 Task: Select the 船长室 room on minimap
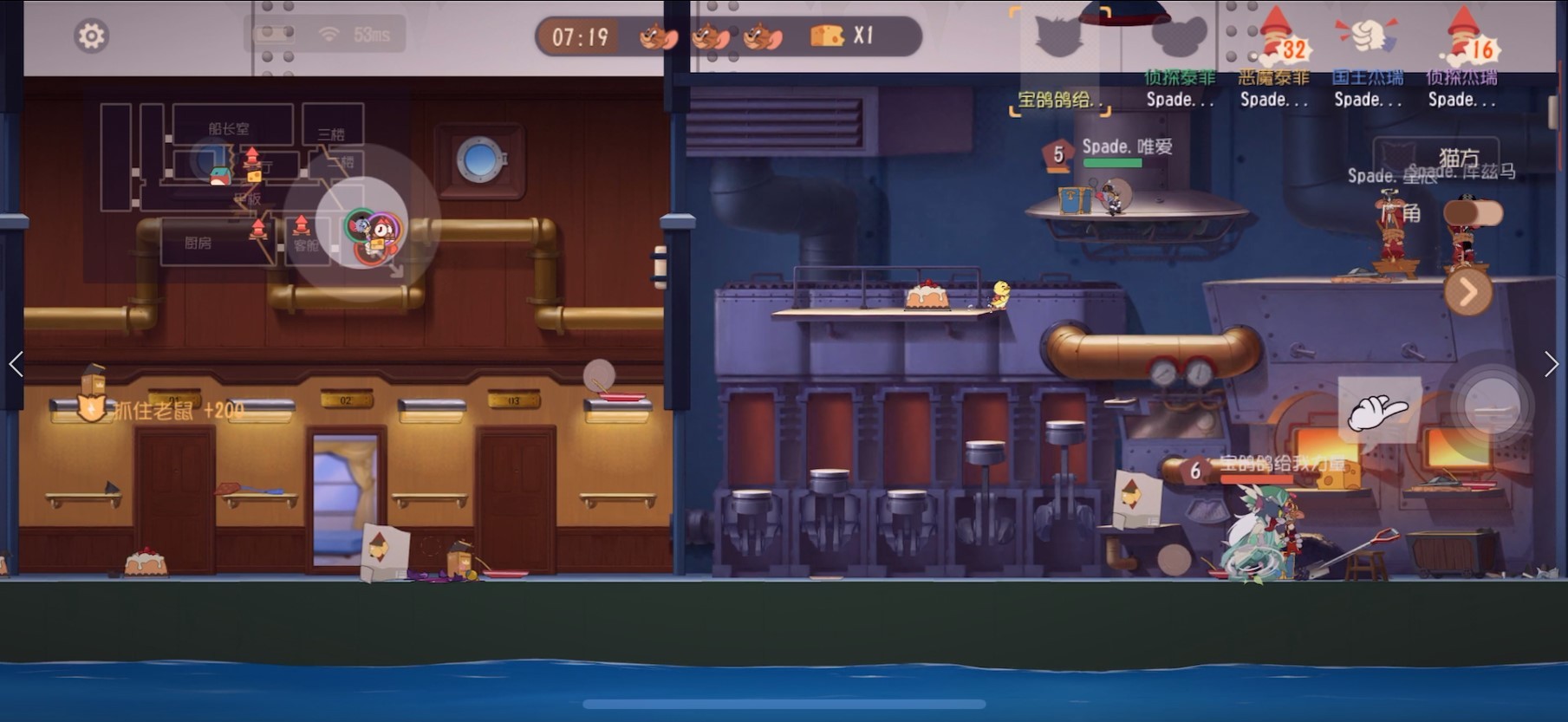click(x=229, y=128)
